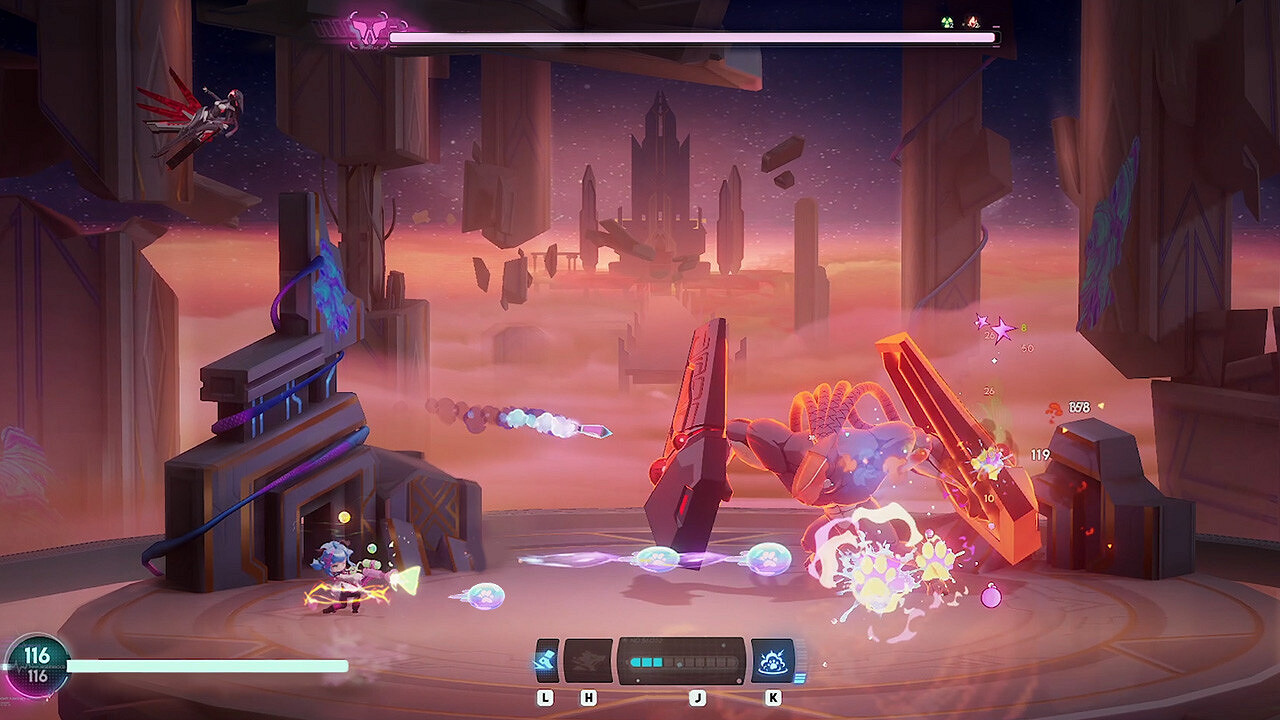The image size is (1280, 720).
Task: Click the ammo magazine gauge in slot J
Action: click(x=680, y=662)
